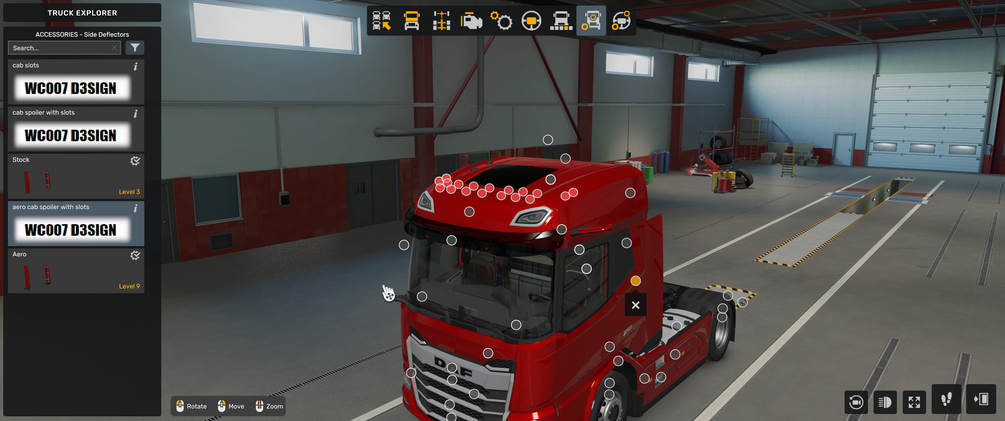1005x421 pixels.
Task: Open the truck paint job category
Action: tap(561, 21)
